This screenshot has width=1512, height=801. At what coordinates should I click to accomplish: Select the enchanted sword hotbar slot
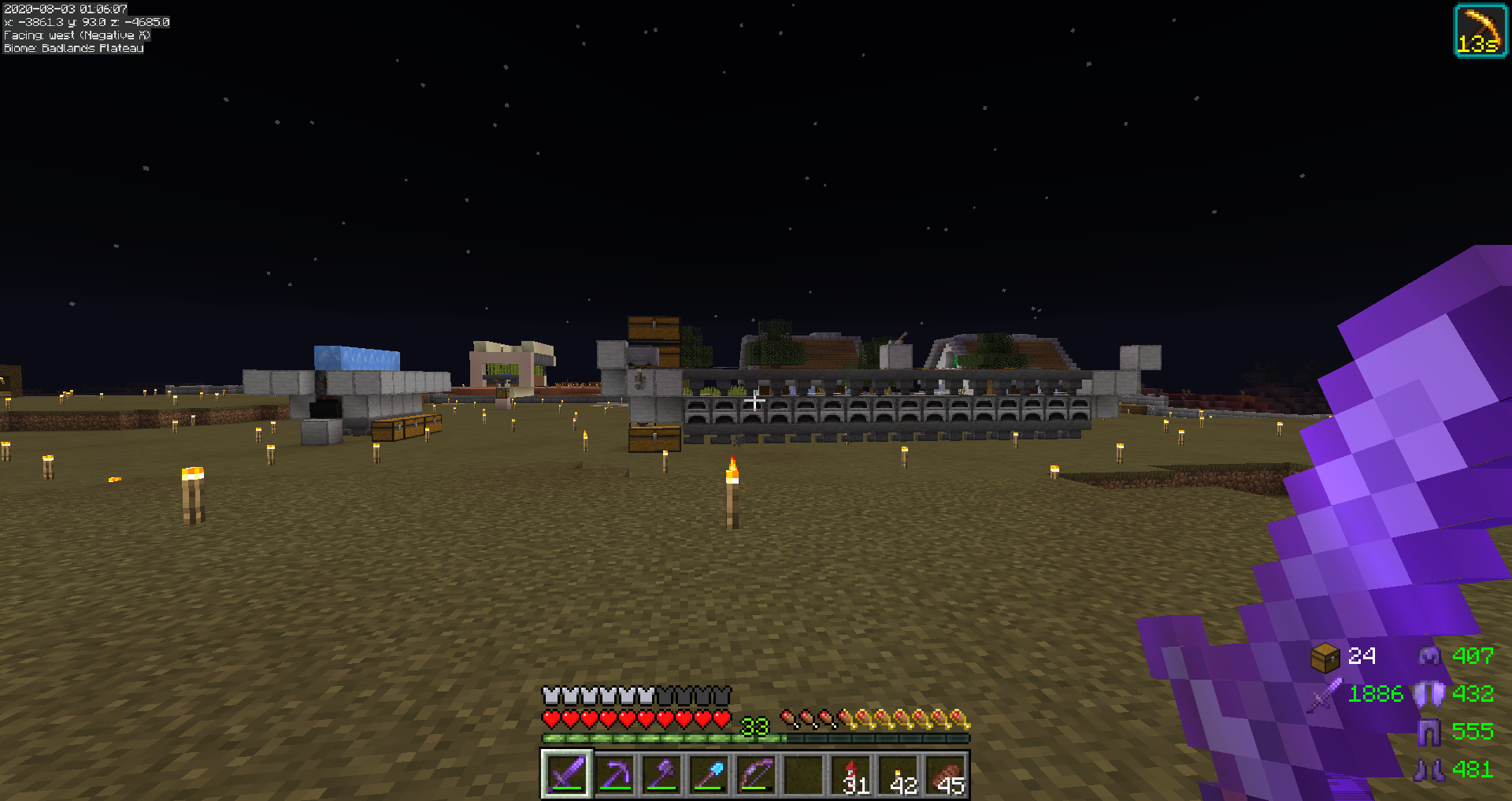[x=566, y=774]
